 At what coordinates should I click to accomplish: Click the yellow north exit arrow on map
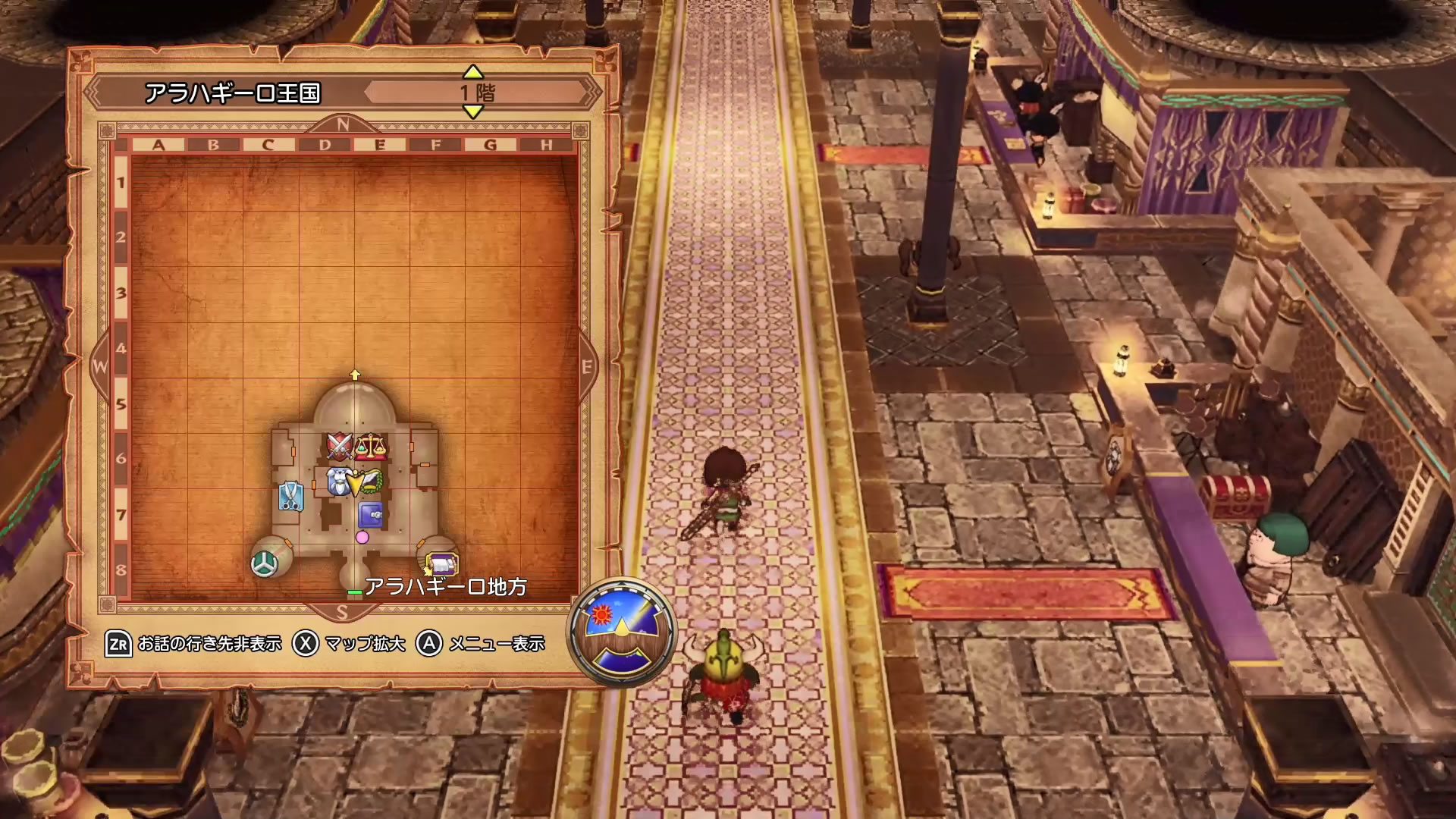pos(355,375)
